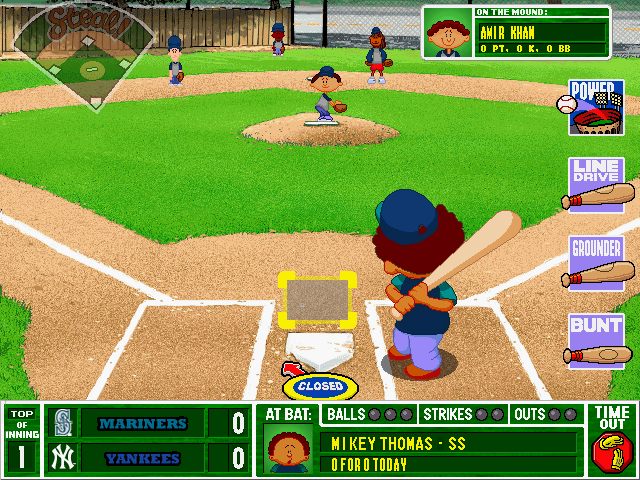Select the Line Drive swing
The image size is (640, 480).
pos(597,185)
